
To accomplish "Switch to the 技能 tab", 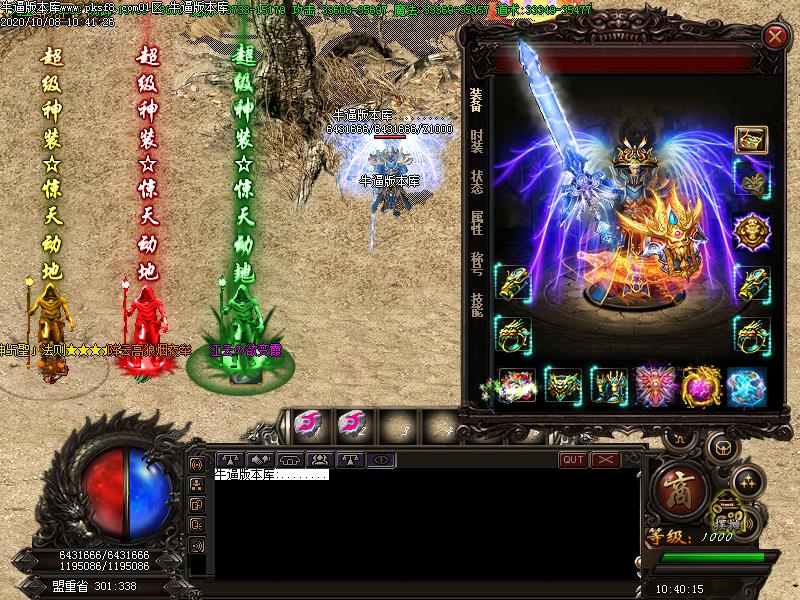I will [x=477, y=304].
